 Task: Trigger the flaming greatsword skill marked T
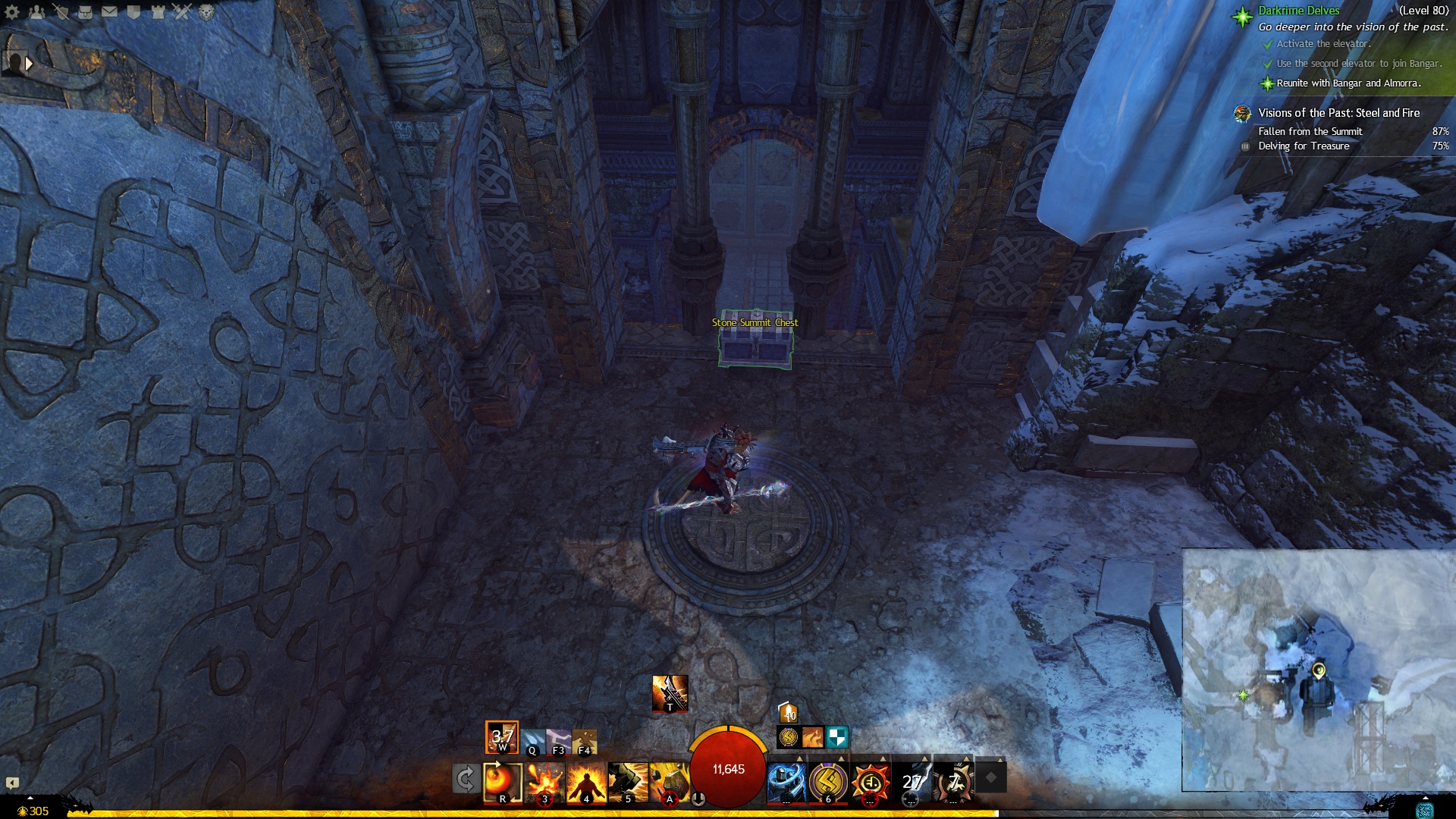click(670, 692)
